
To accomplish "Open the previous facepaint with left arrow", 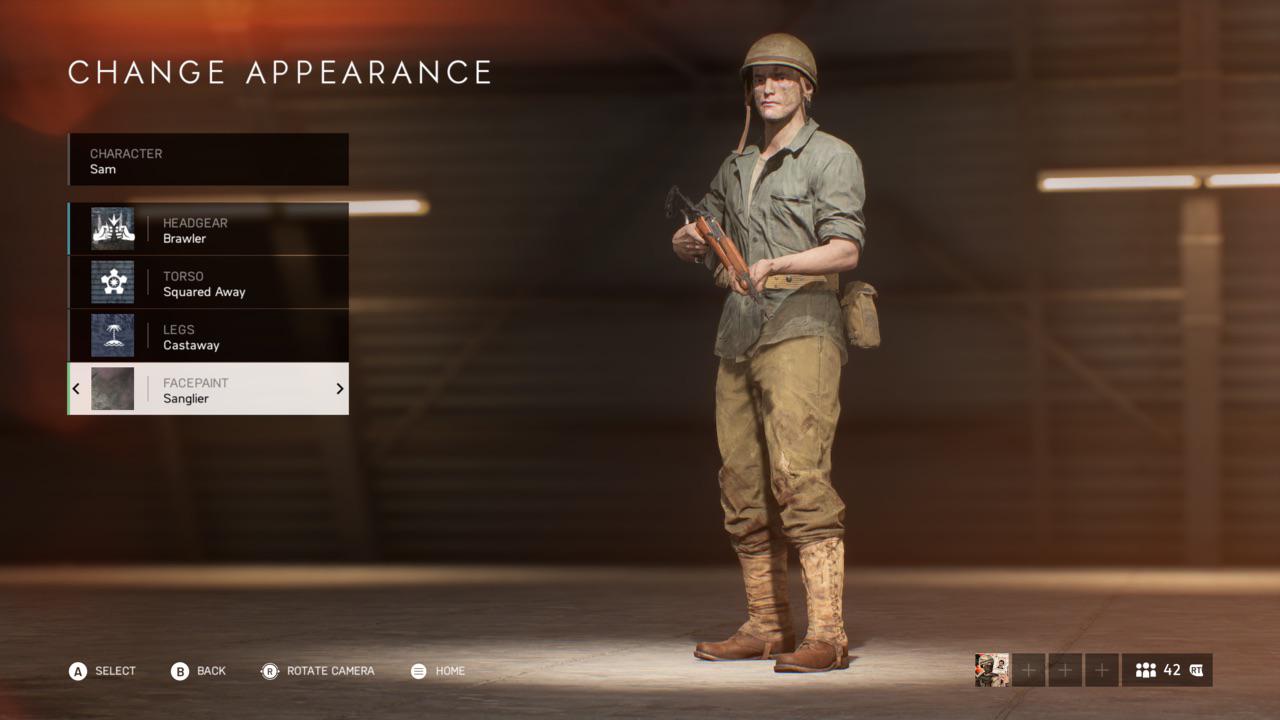I will click(x=76, y=389).
